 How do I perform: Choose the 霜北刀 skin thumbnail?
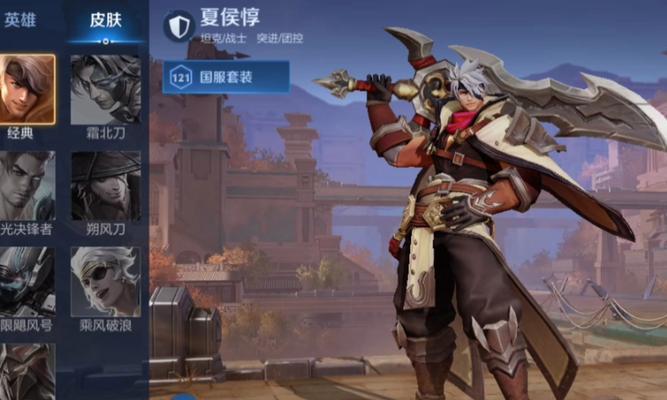click(x=105, y=88)
